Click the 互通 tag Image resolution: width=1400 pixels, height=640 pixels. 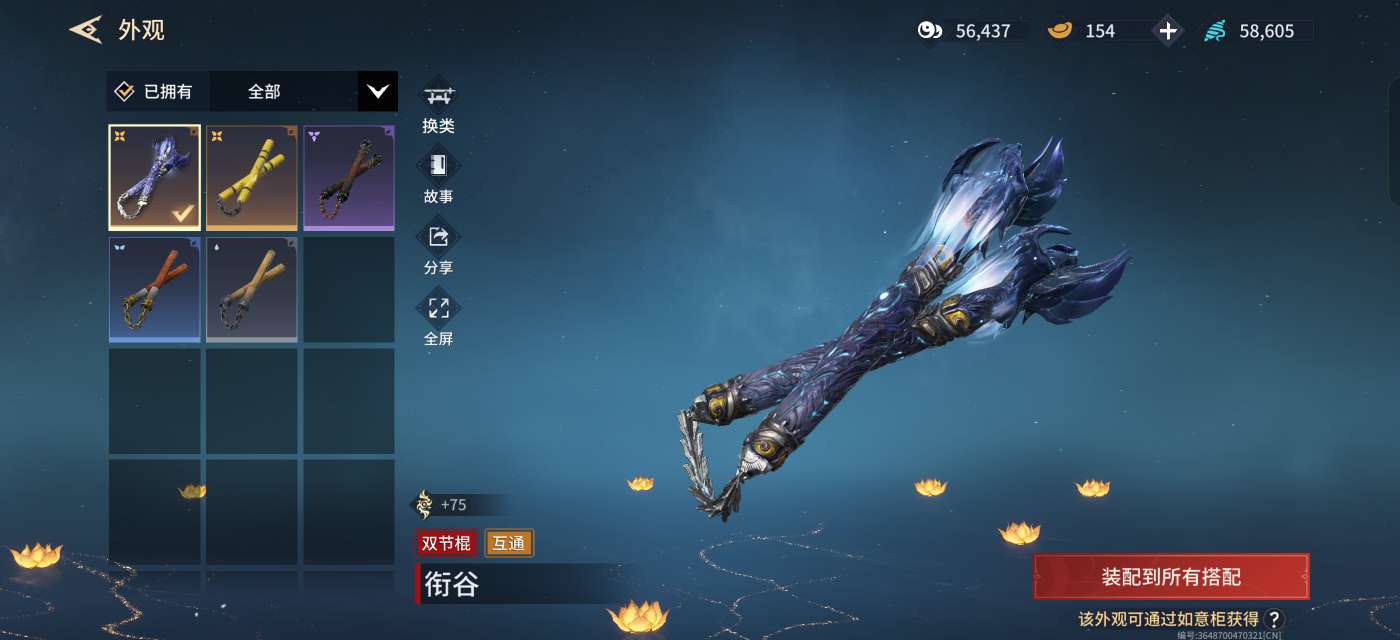point(509,543)
